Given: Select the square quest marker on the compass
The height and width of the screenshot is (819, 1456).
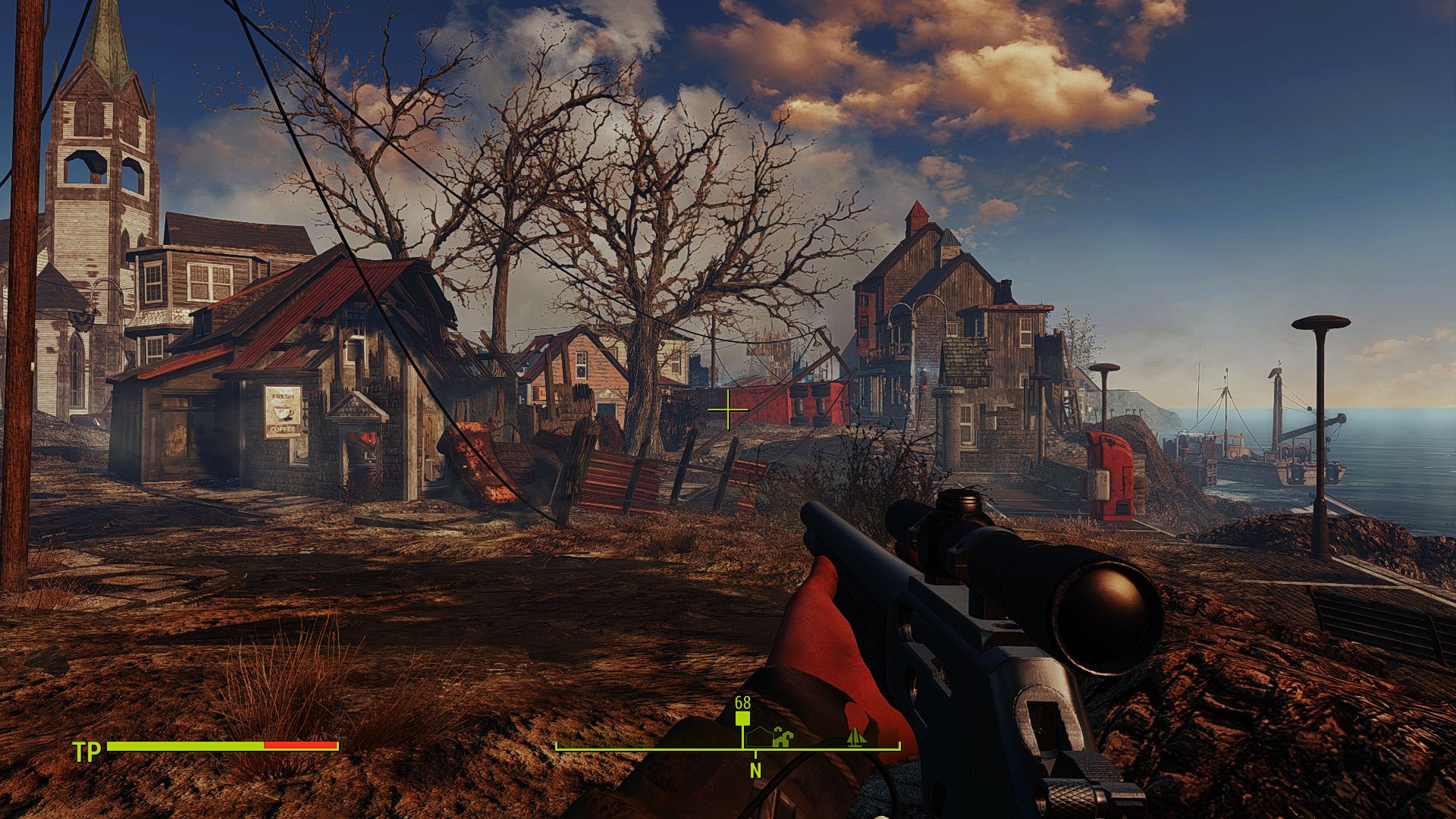Looking at the screenshot, I should (x=742, y=719).
